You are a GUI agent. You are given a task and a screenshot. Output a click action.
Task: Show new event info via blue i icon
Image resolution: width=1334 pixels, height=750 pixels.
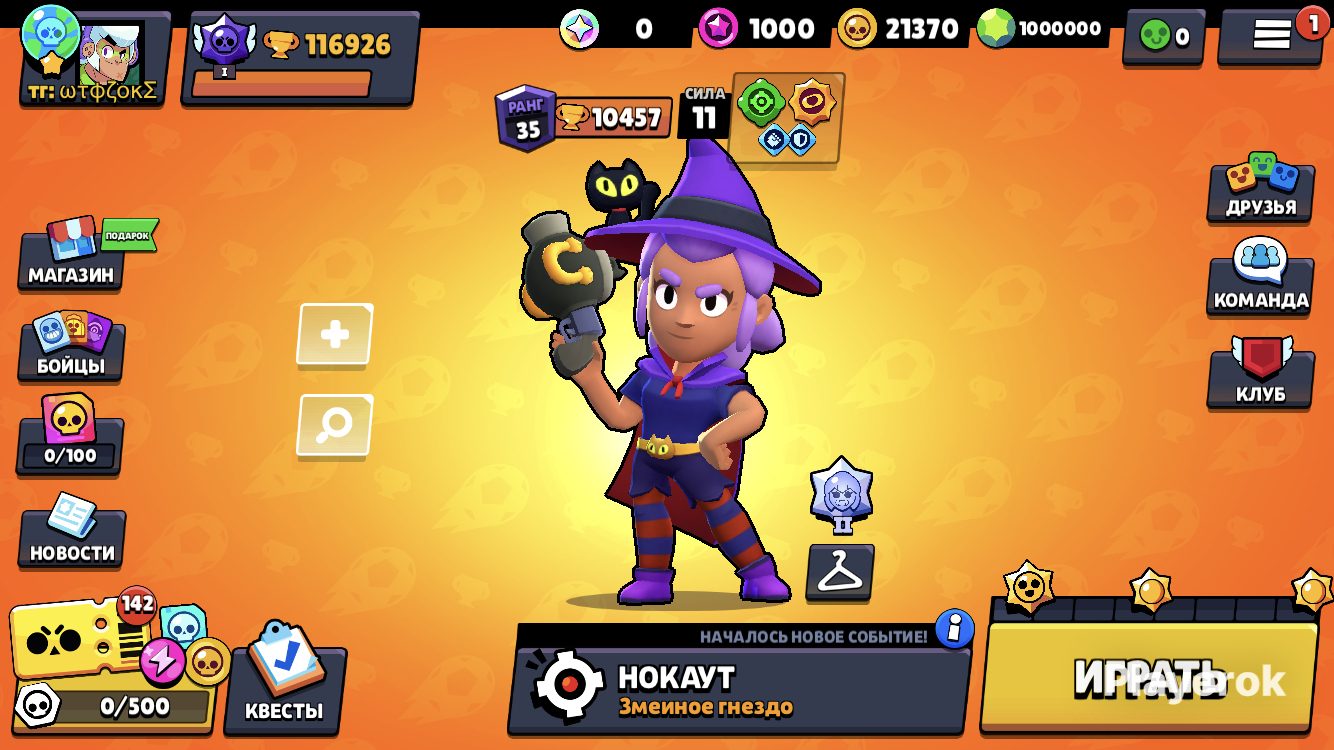(x=955, y=629)
